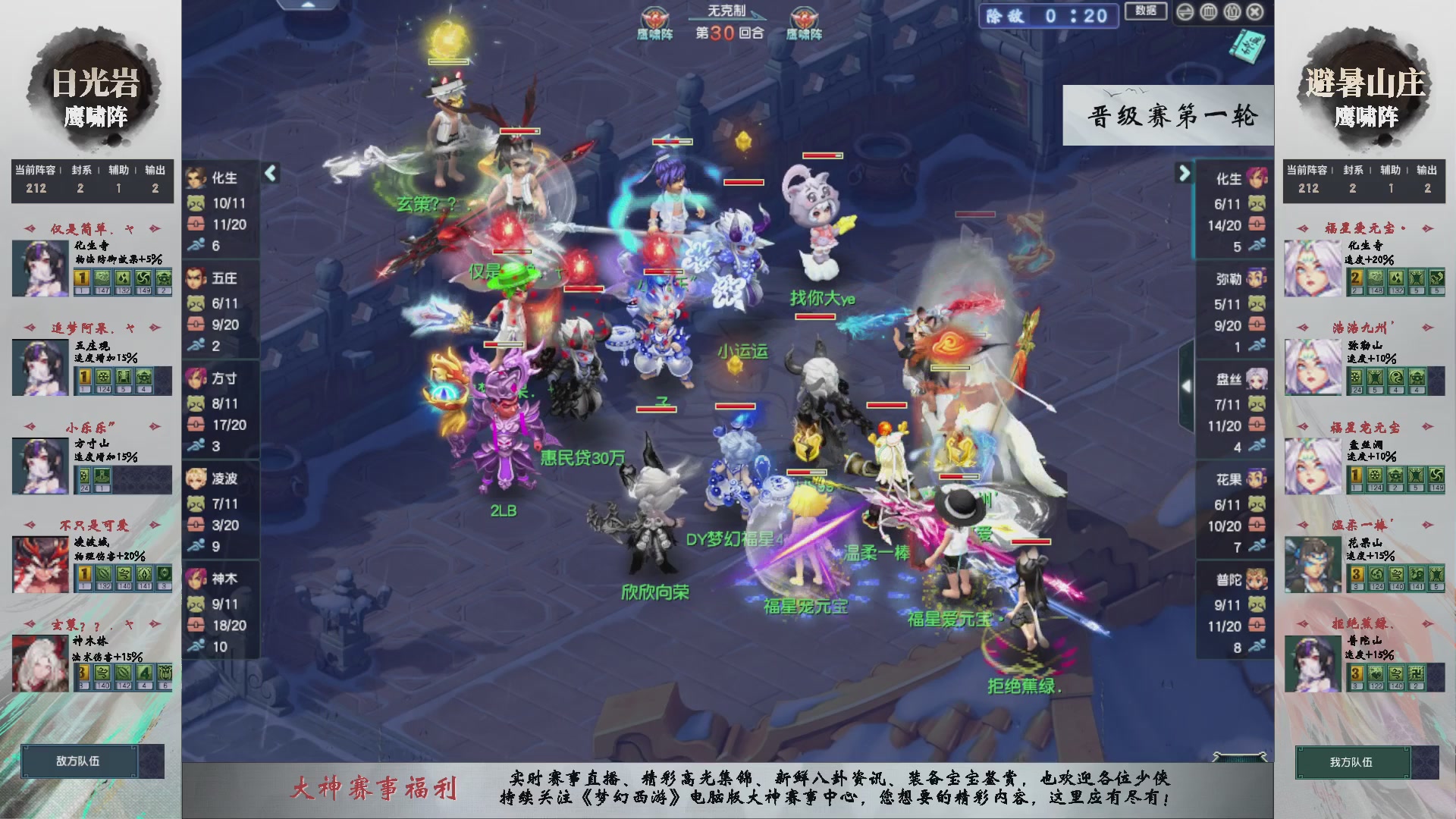Select the 普陀 class icon in right roster

pos(1255,579)
